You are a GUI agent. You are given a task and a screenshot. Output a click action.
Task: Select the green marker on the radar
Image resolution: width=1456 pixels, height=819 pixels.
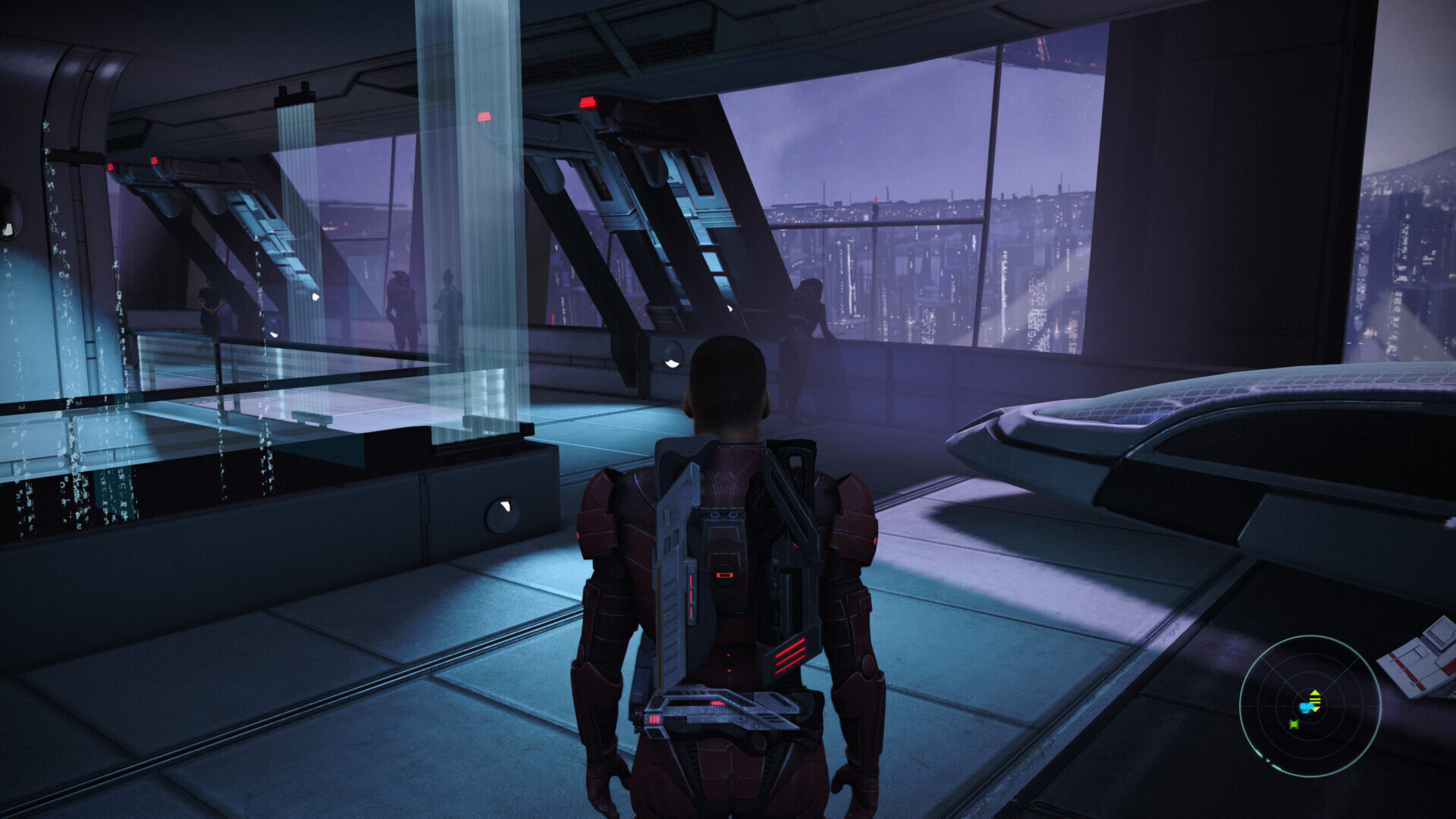1294,724
